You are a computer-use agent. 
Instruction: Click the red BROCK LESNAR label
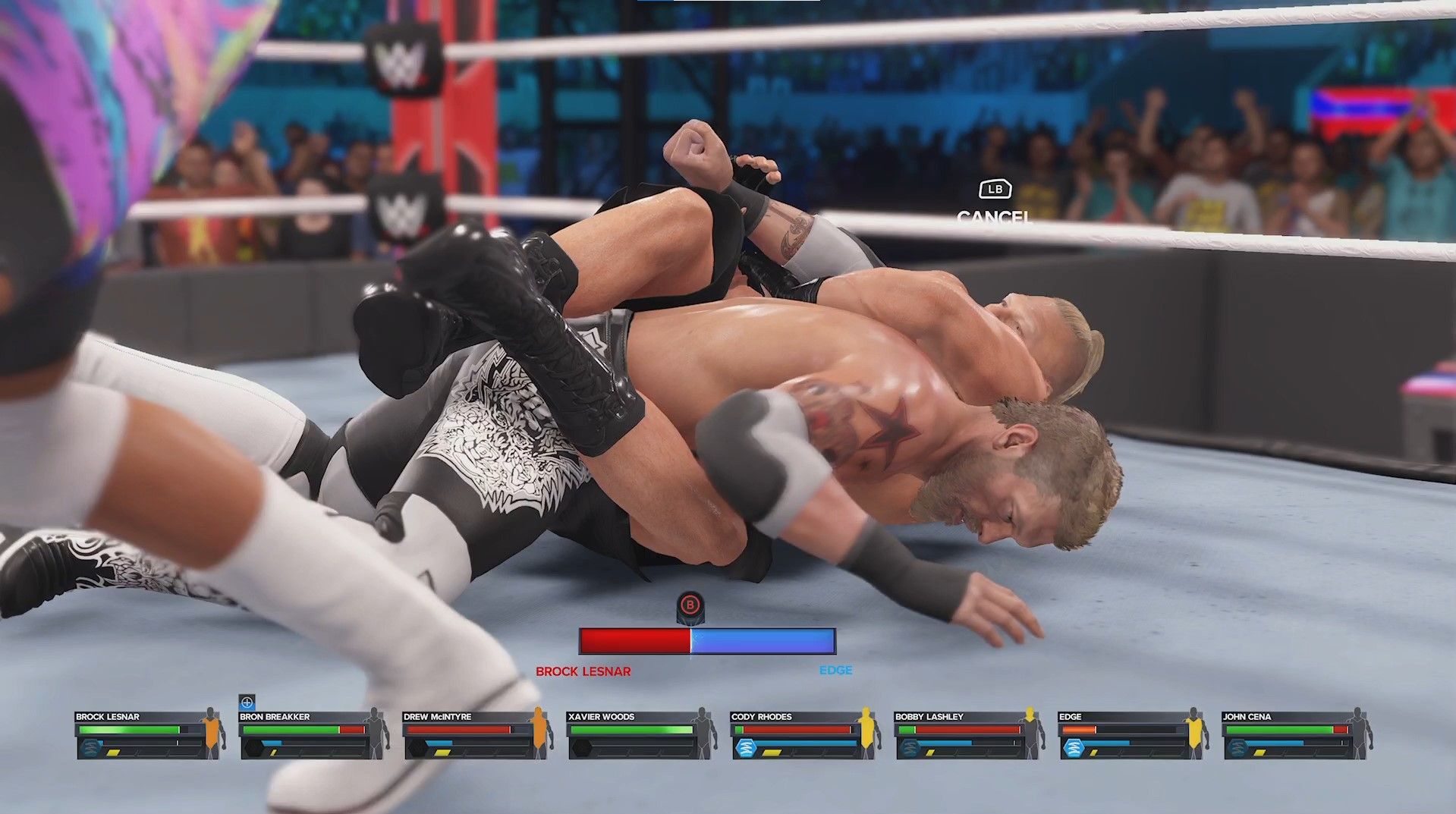point(584,671)
